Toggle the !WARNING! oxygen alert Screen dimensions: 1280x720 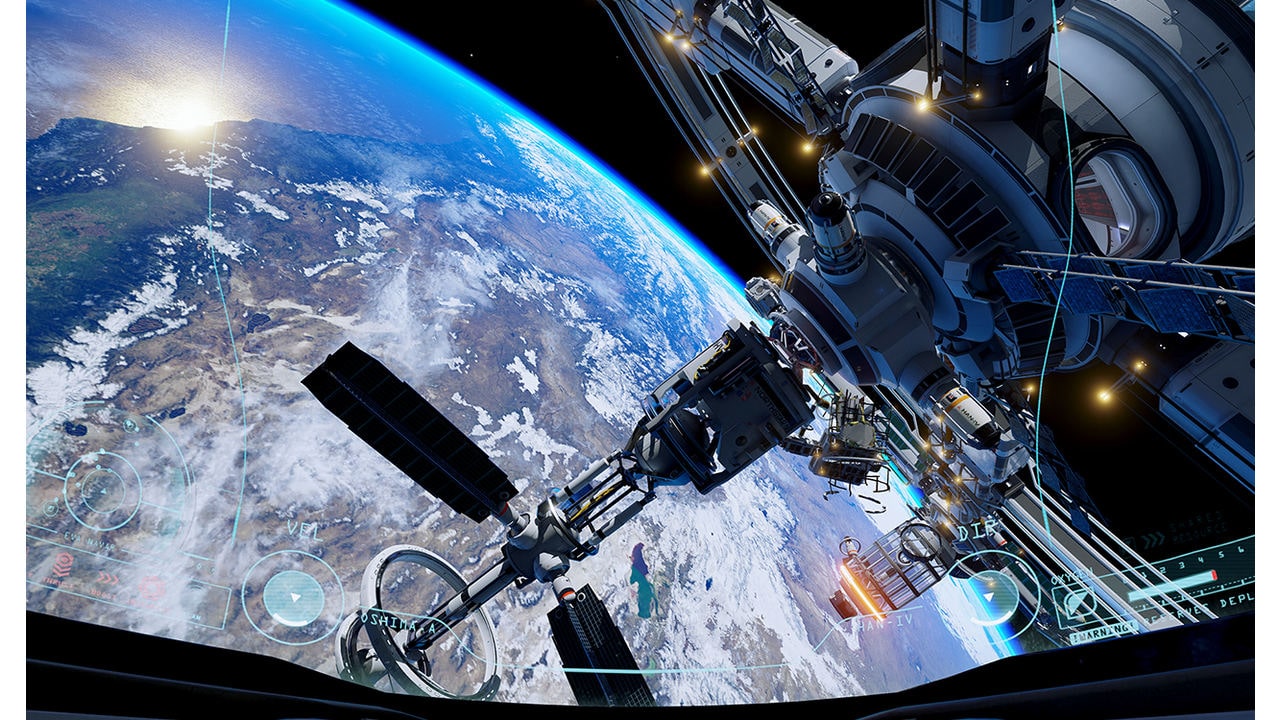click(1101, 631)
